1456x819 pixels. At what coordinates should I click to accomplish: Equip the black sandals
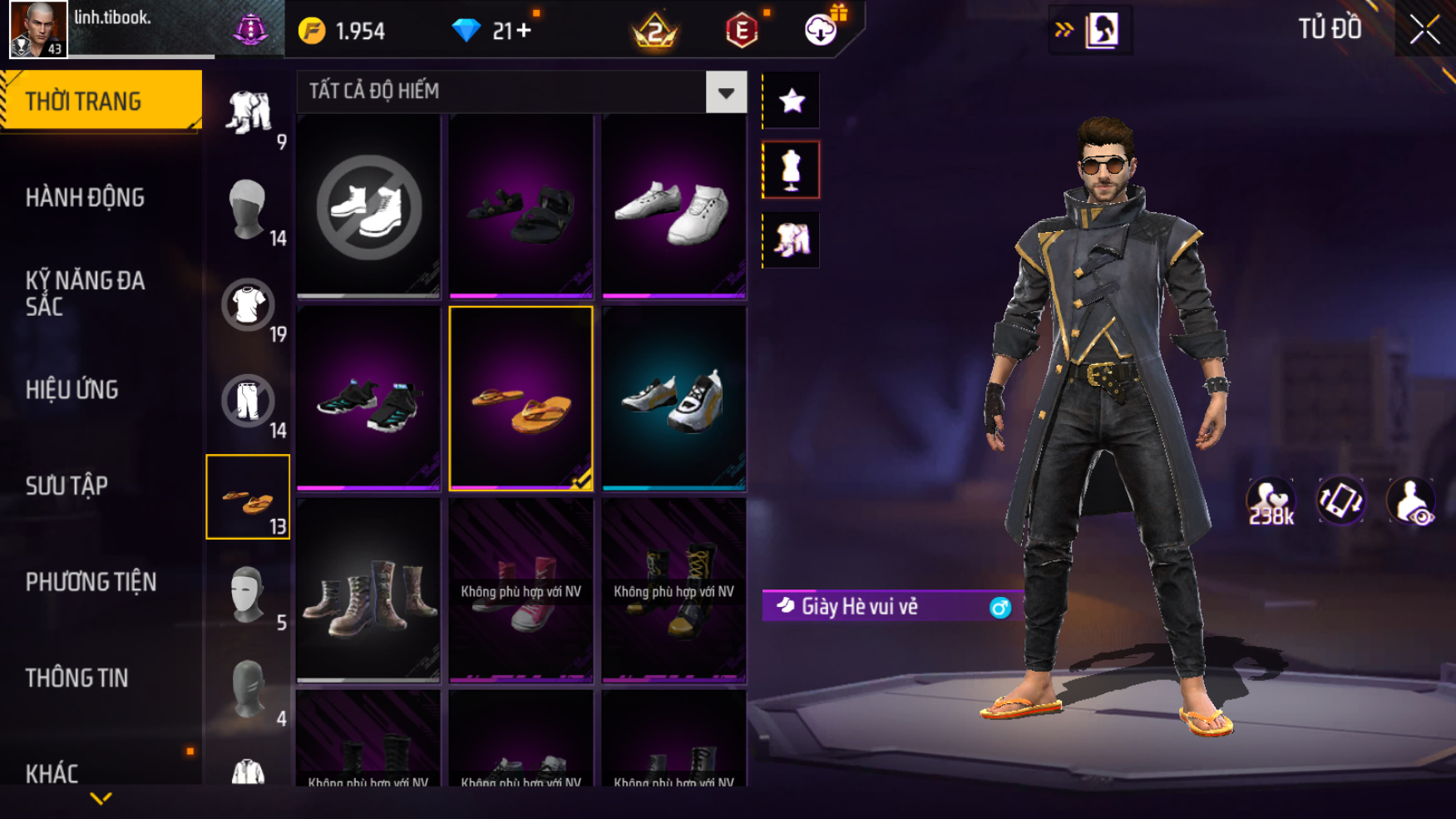tap(521, 206)
